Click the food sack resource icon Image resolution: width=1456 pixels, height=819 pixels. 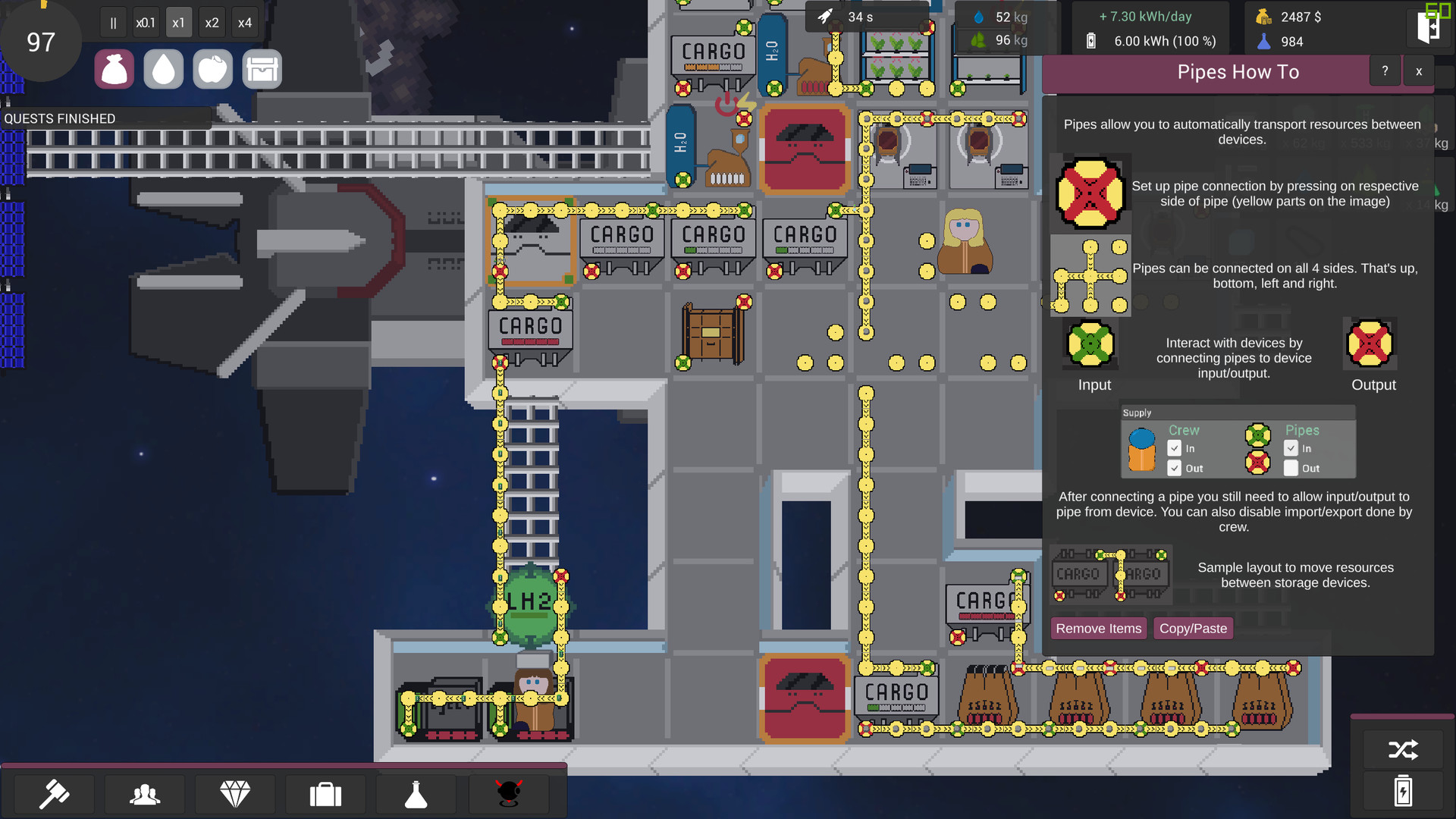pos(114,68)
